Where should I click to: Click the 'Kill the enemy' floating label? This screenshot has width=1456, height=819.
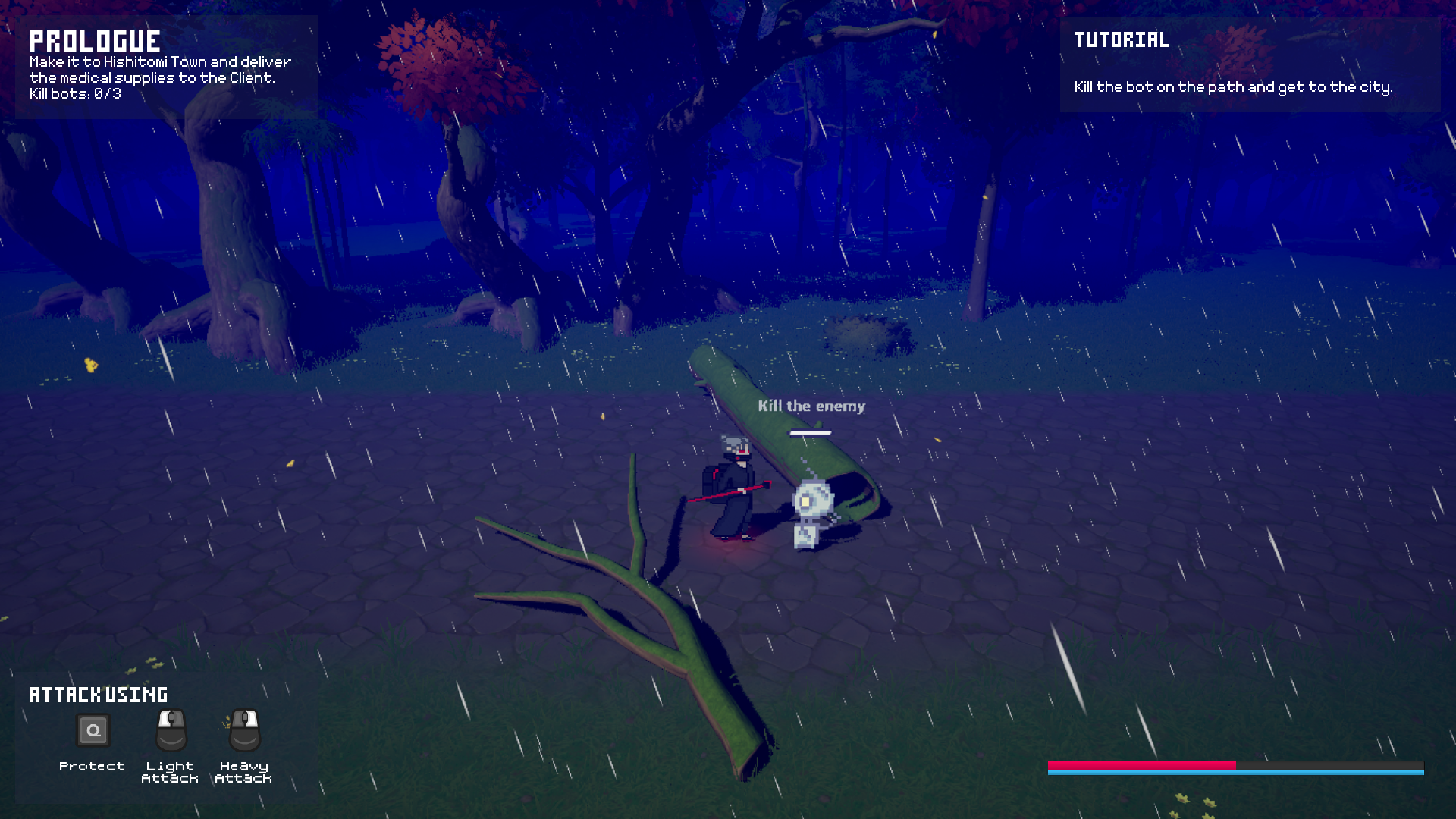(811, 406)
